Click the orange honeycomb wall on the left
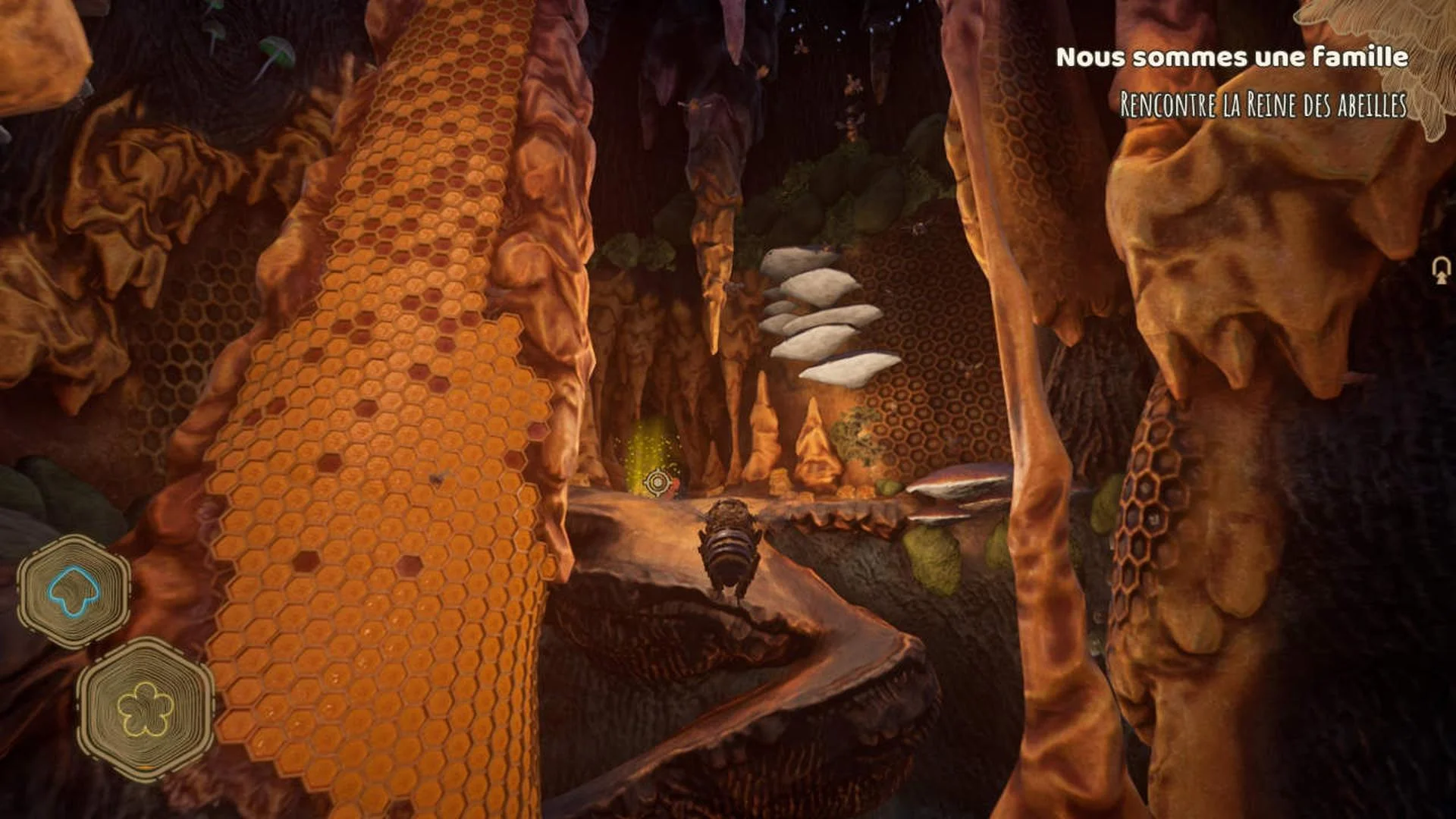The height and width of the screenshot is (819, 1456). click(356, 417)
